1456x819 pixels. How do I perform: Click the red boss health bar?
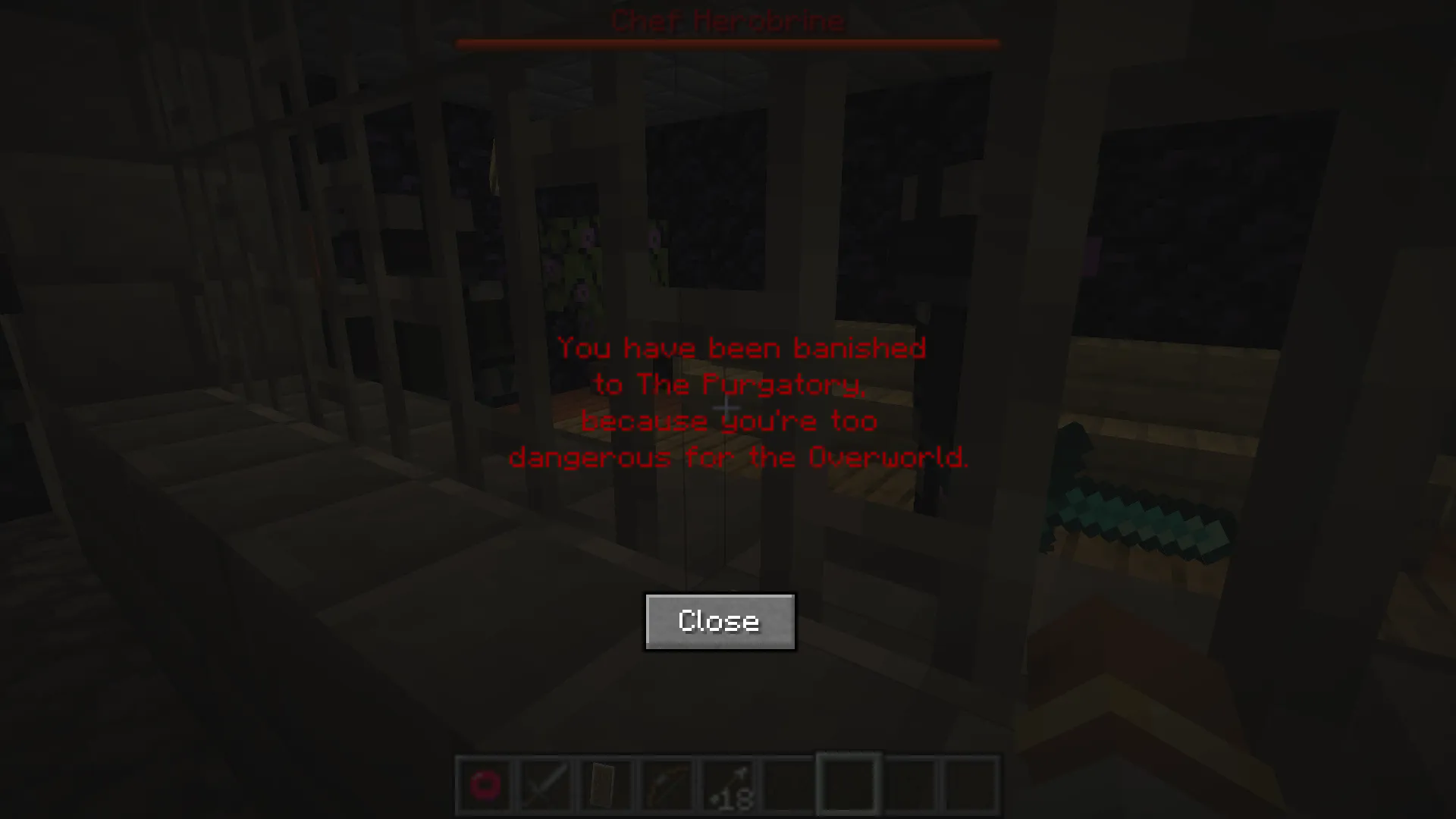pyautogui.click(x=728, y=43)
